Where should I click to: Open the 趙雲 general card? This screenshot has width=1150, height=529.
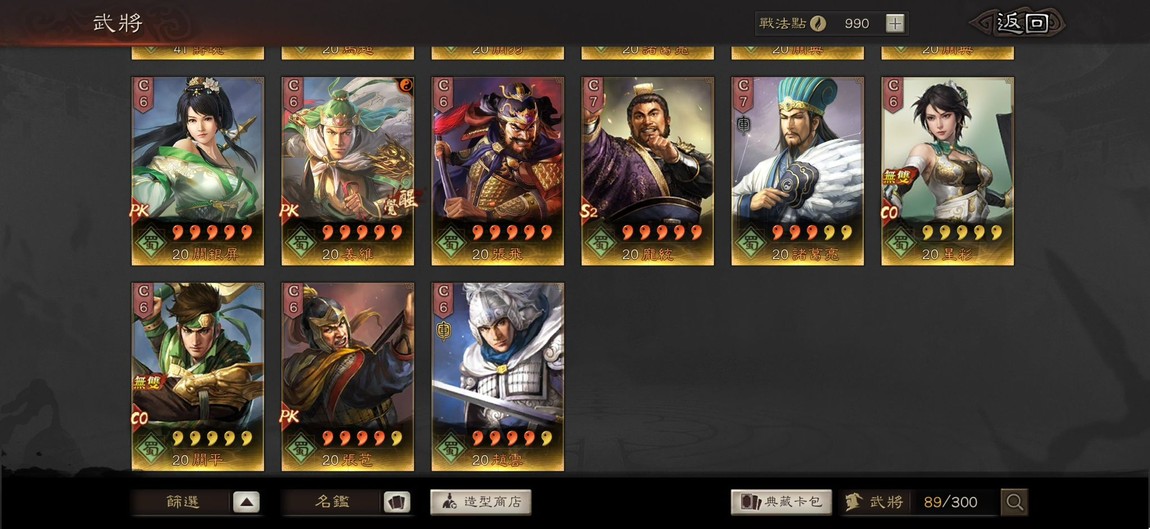[498, 376]
